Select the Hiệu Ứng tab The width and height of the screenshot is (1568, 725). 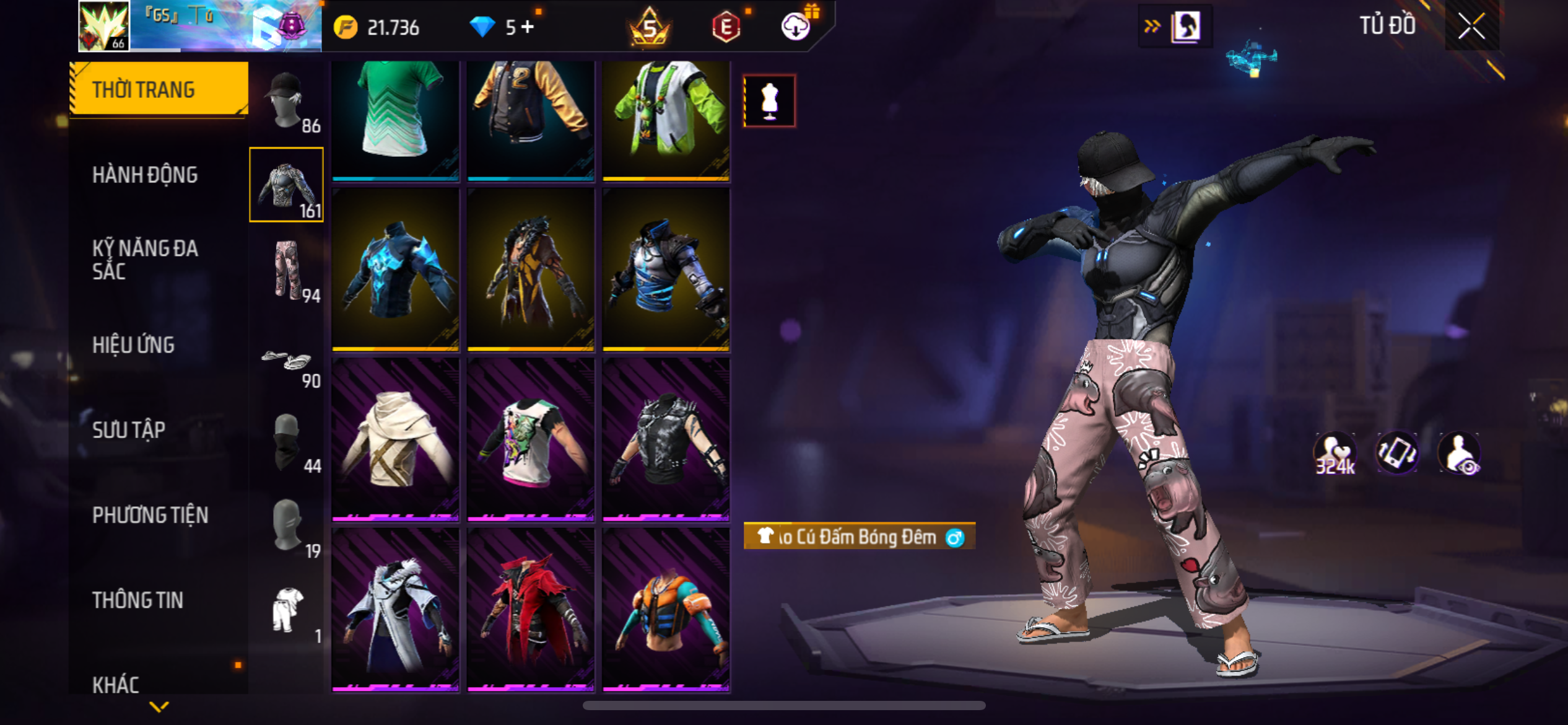point(133,345)
